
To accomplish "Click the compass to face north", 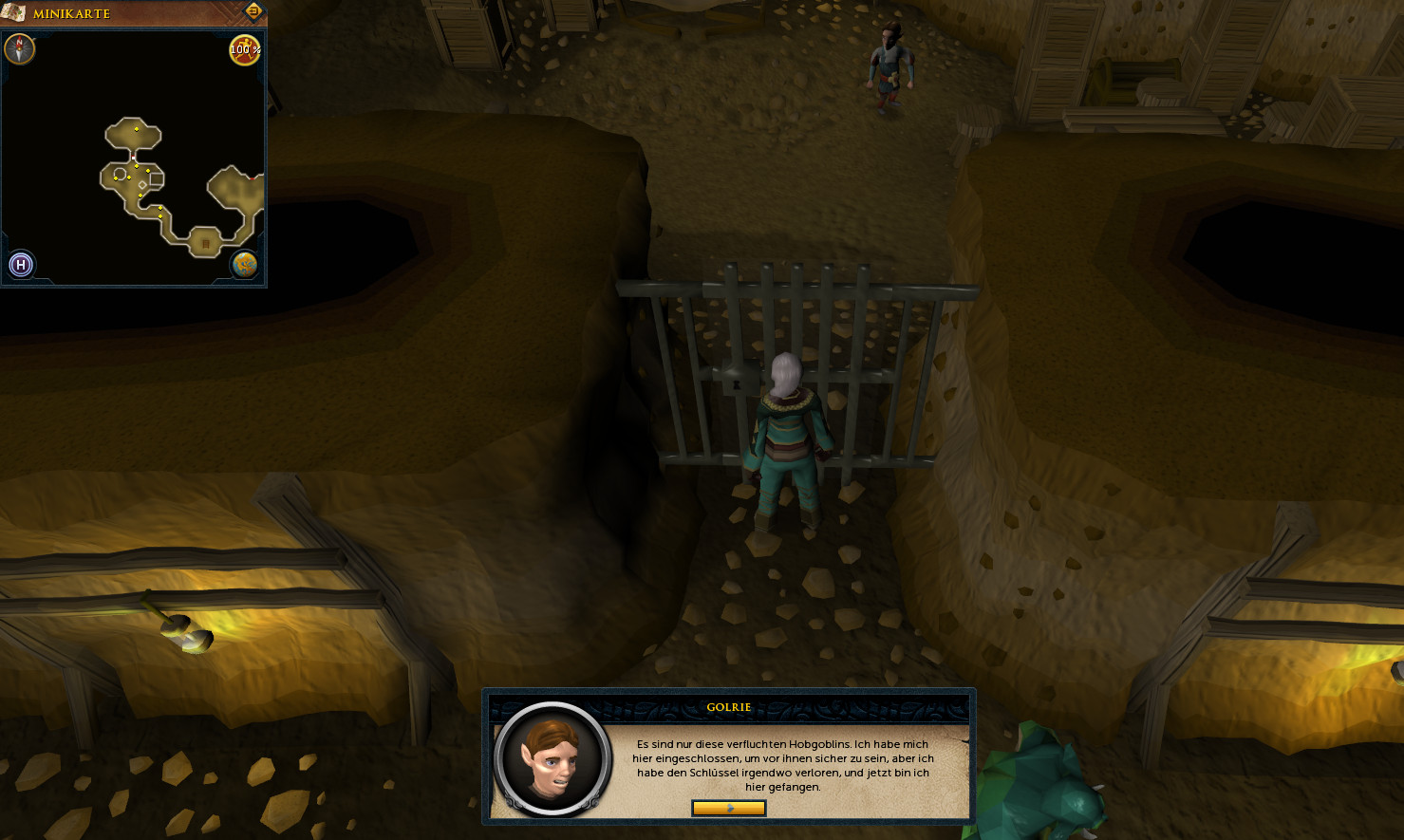I will point(20,49).
